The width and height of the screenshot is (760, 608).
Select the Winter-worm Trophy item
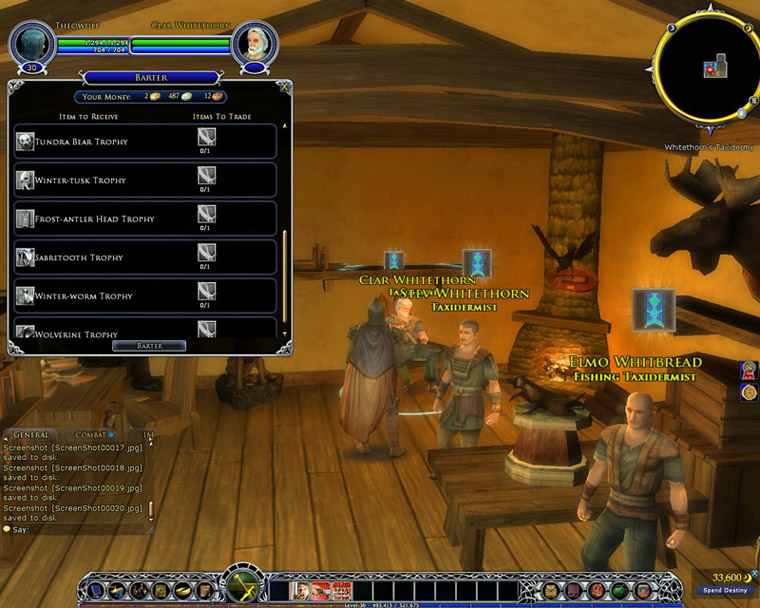pyautogui.click(x=145, y=296)
